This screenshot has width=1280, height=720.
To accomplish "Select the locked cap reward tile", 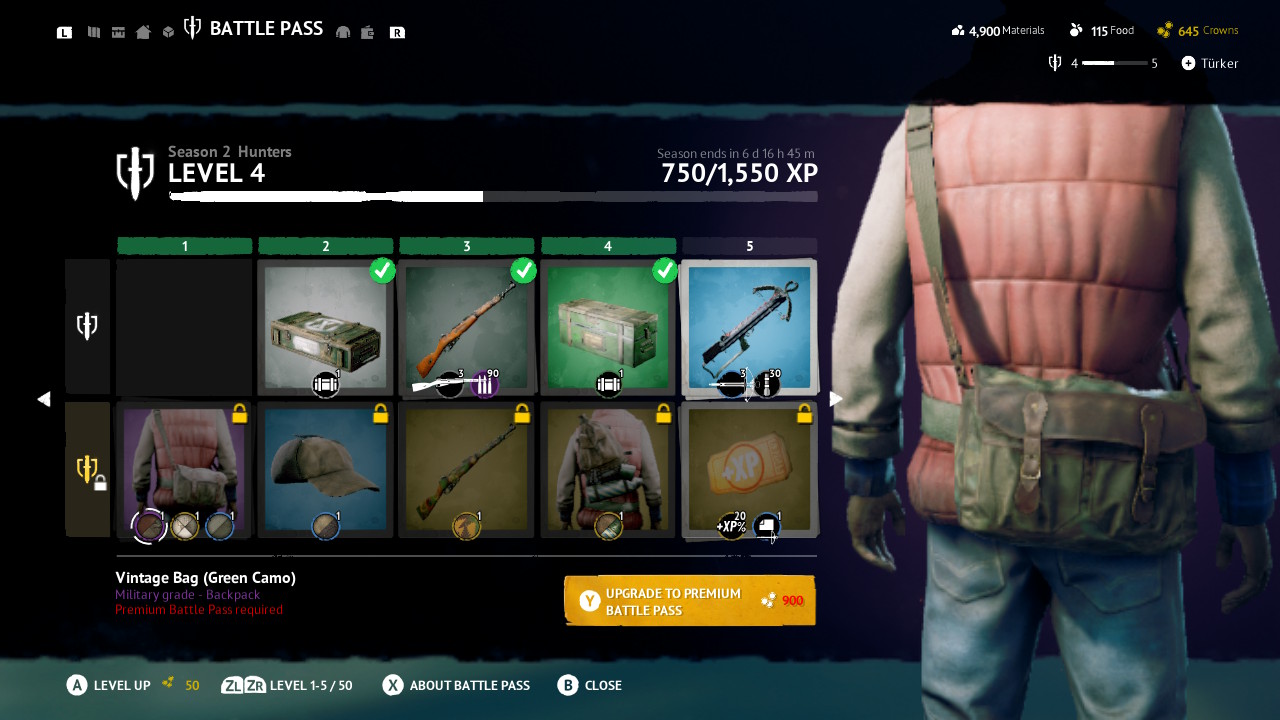I will coord(325,469).
